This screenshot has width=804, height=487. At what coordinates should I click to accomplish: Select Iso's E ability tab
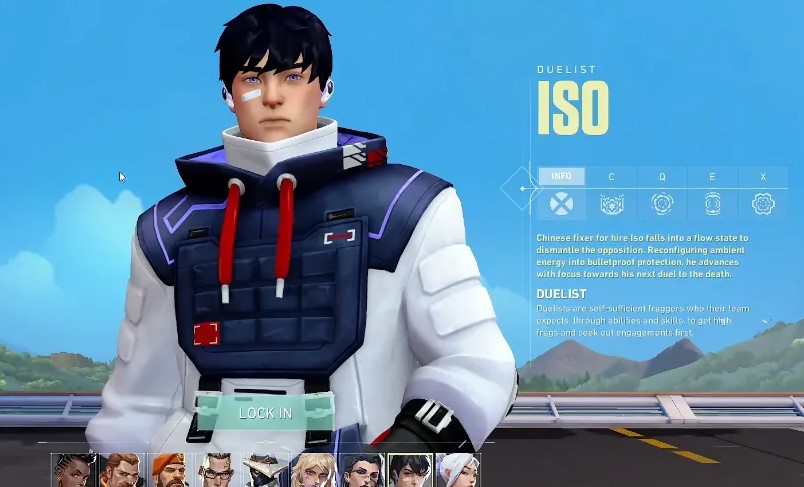(712, 177)
